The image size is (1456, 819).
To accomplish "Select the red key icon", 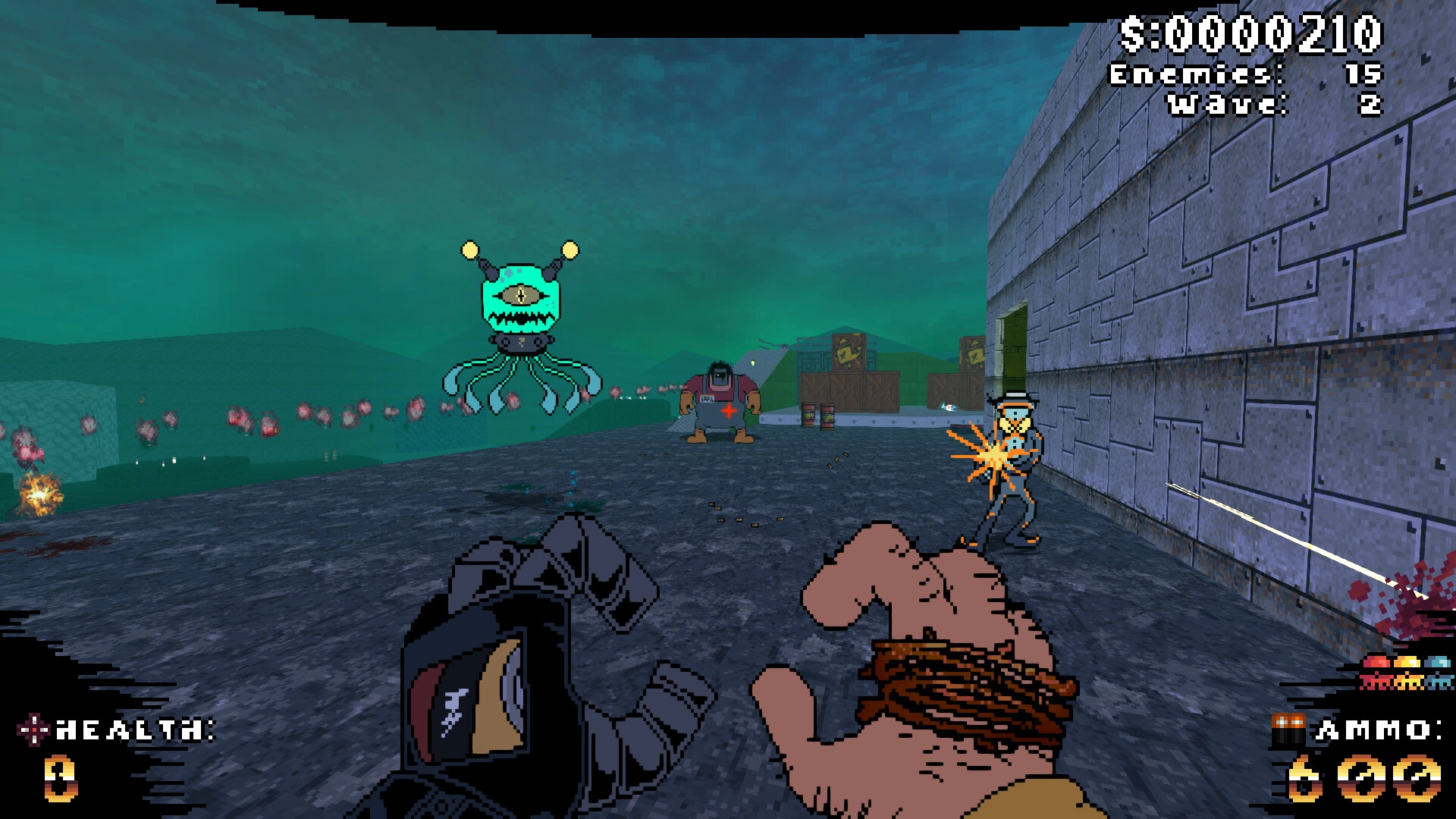I will point(1376,672).
